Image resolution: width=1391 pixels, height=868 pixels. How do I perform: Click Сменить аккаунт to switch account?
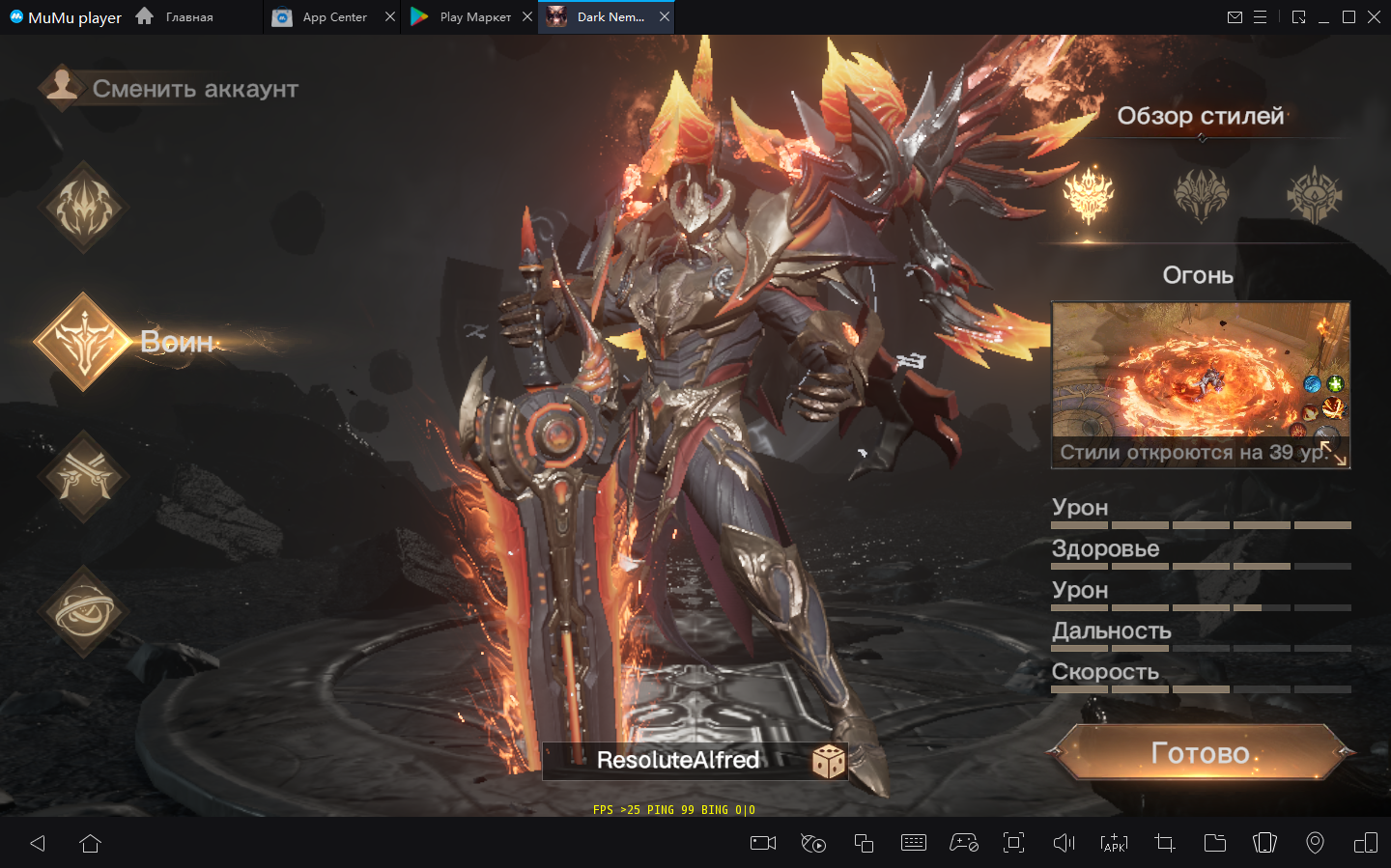(x=169, y=89)
